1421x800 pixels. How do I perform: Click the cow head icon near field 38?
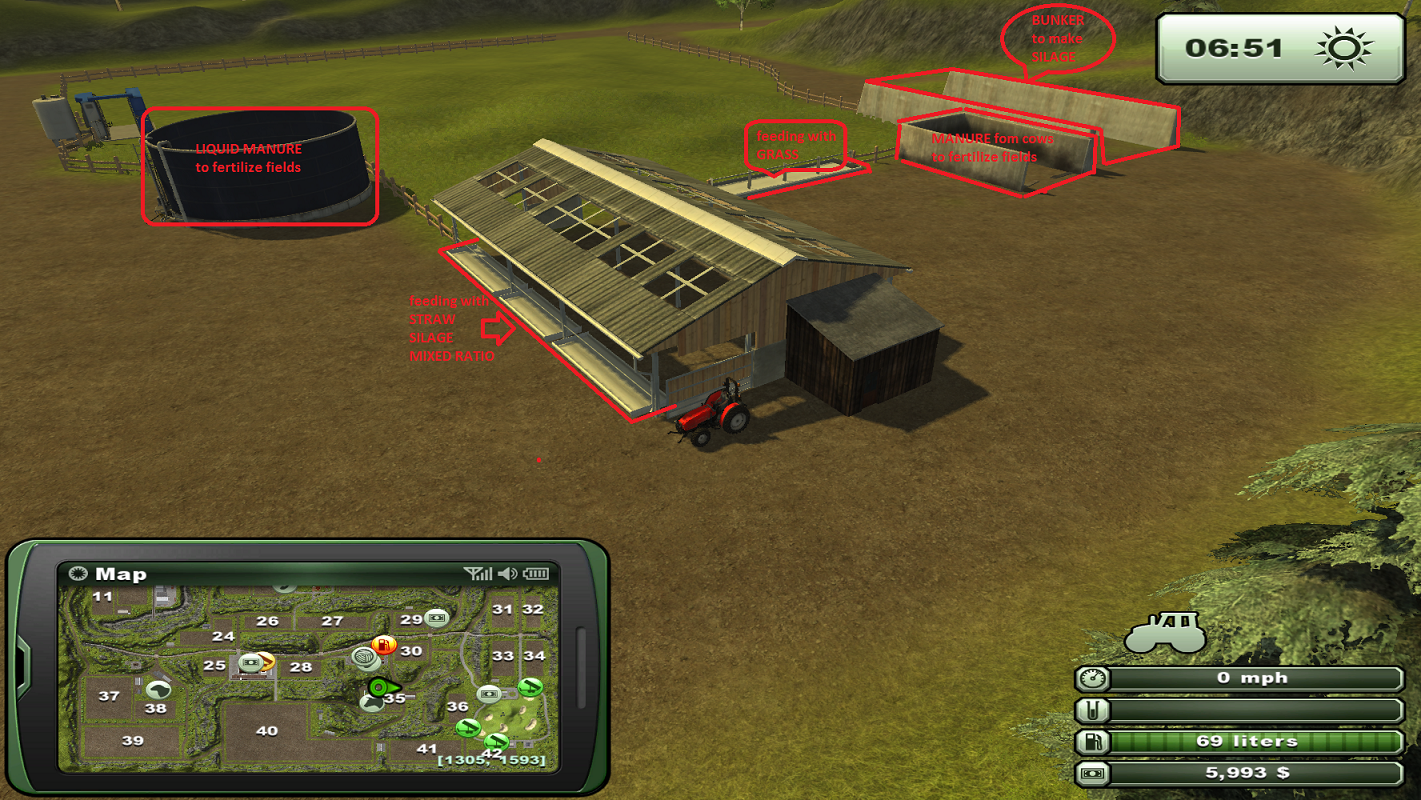tap(157, 690)
